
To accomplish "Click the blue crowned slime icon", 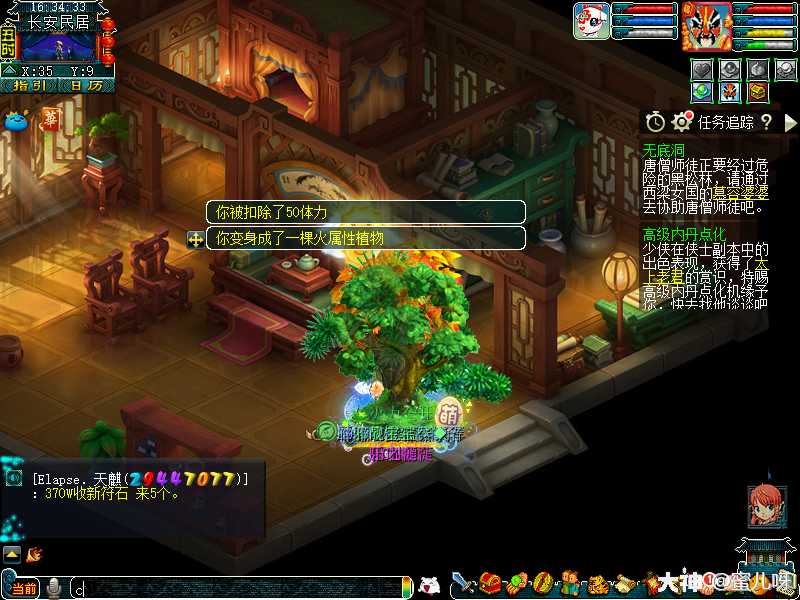I will point(17,121).
